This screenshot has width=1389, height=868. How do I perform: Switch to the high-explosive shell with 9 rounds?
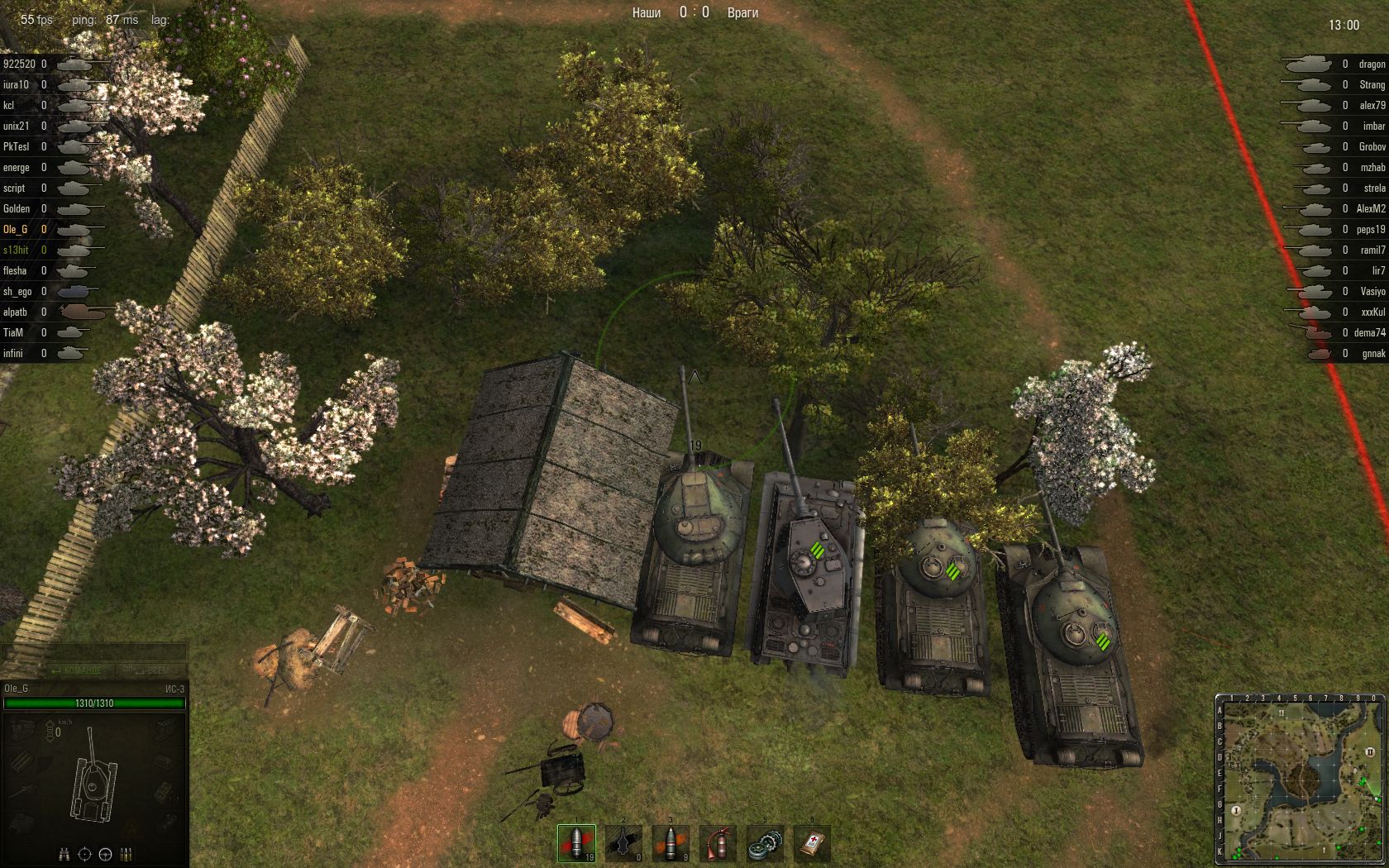pos(670,843)
